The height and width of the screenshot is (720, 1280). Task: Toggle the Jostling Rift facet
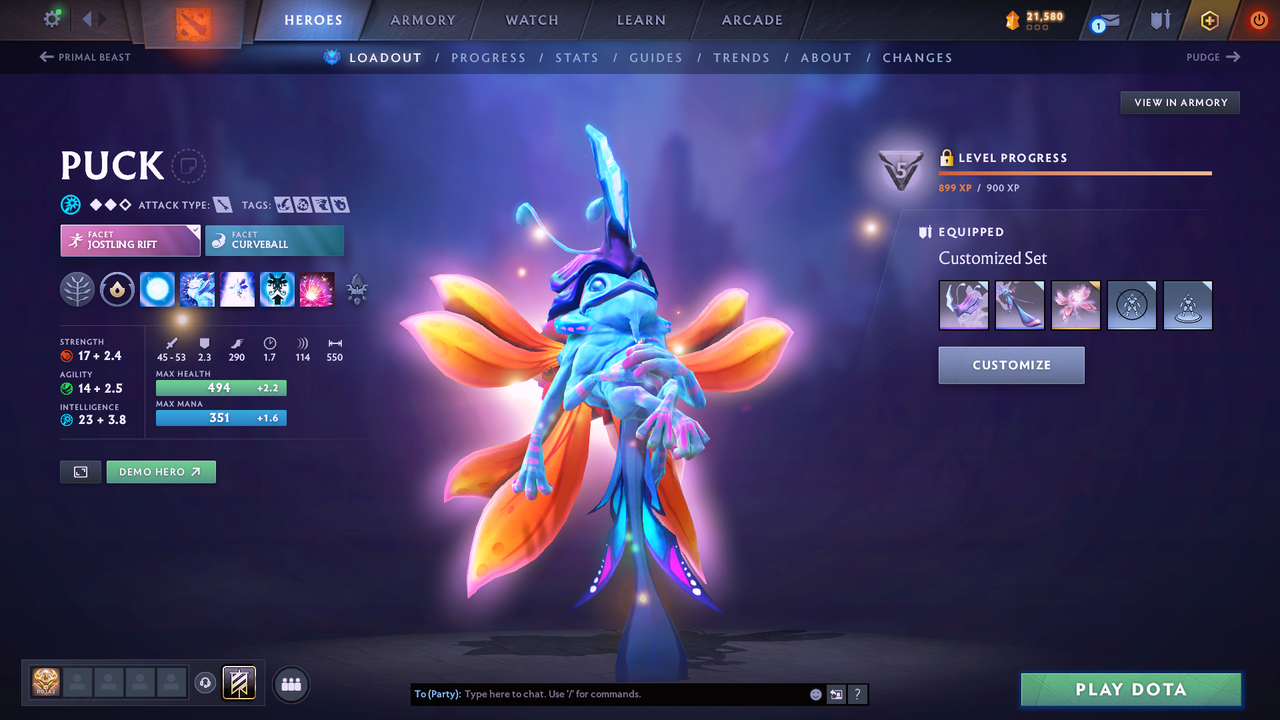[x=130, y=240]
